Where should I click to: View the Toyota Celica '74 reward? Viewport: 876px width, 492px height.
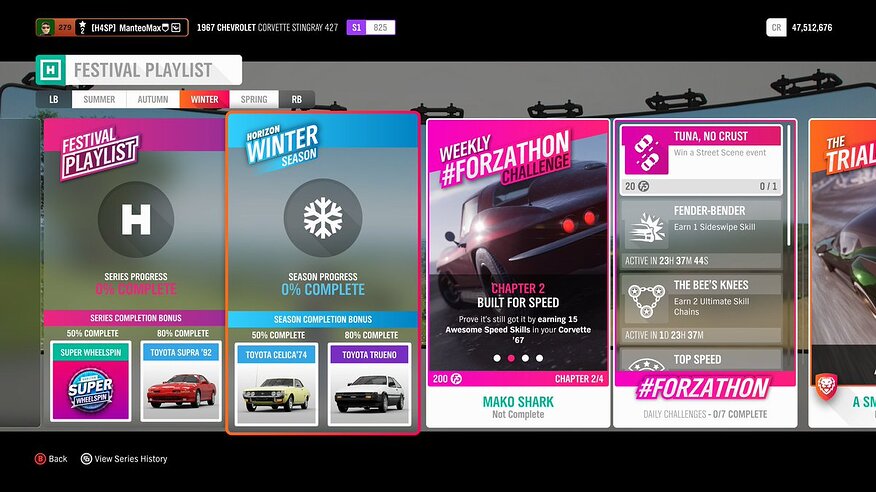pyautogui.click(x=276, y=384)
